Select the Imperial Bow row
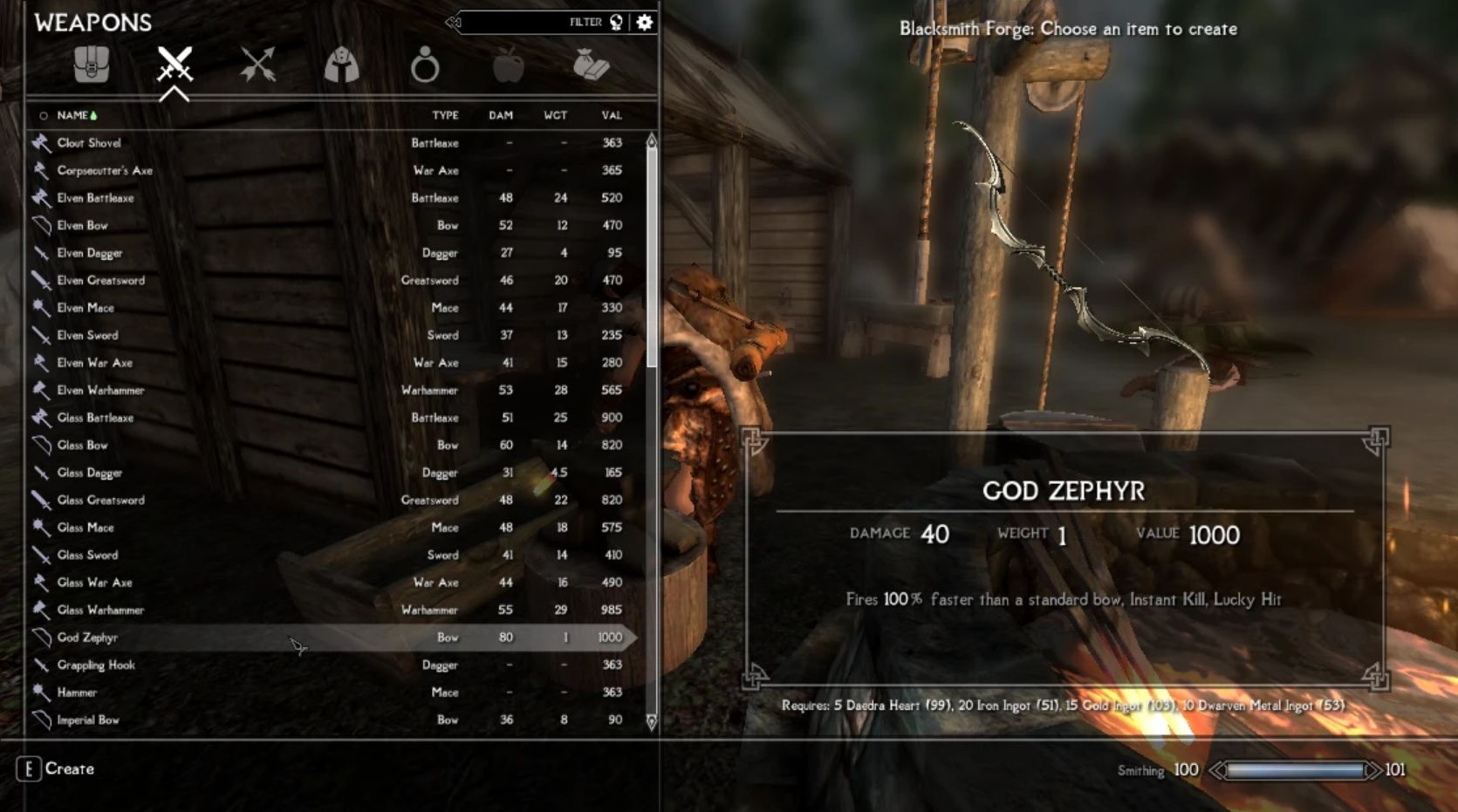Image resolution: width=1458 pixels, height=812 pixels. [88, 720]
